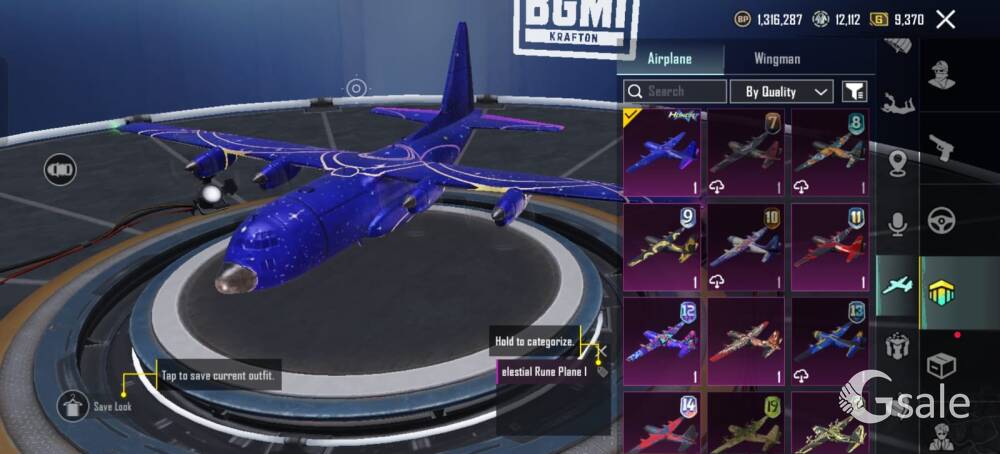The image size is (1000, 454).
Task: Open the By Quality sort dropdown
Action: [781, 91]
